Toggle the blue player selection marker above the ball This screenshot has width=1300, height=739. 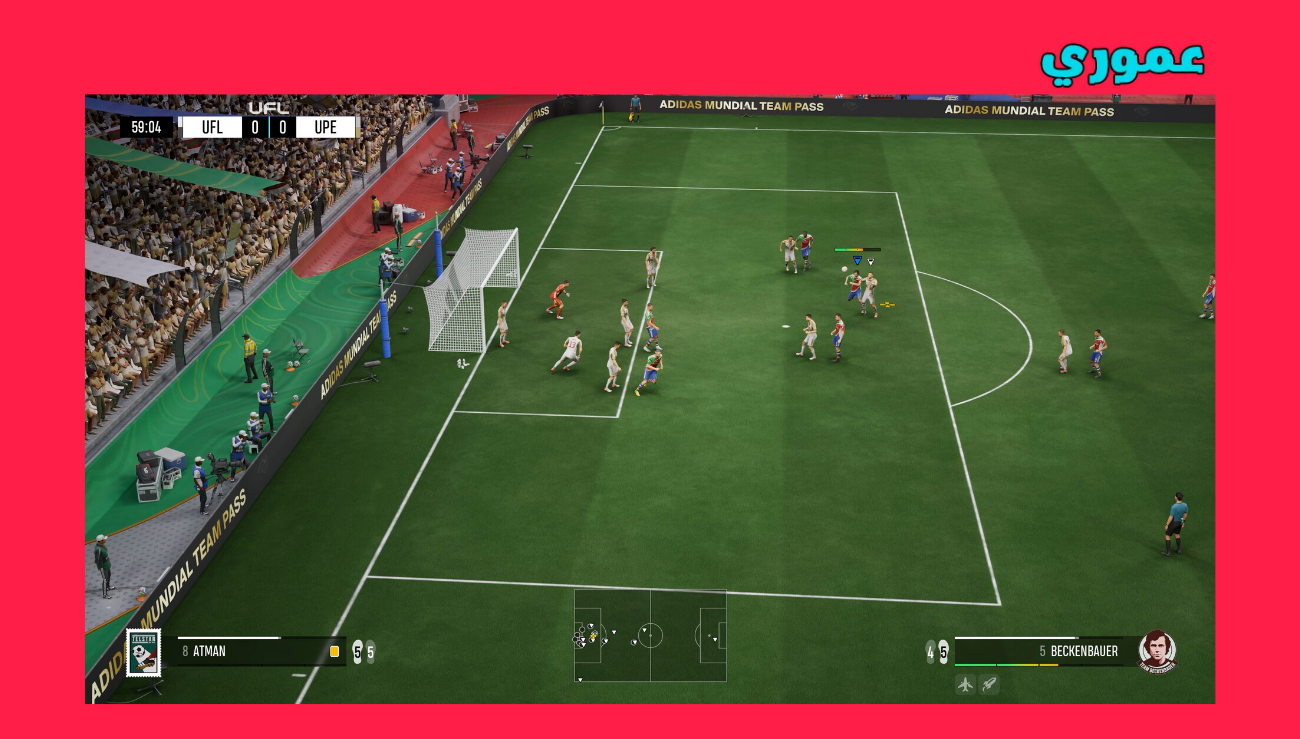(x=856, y=258)
